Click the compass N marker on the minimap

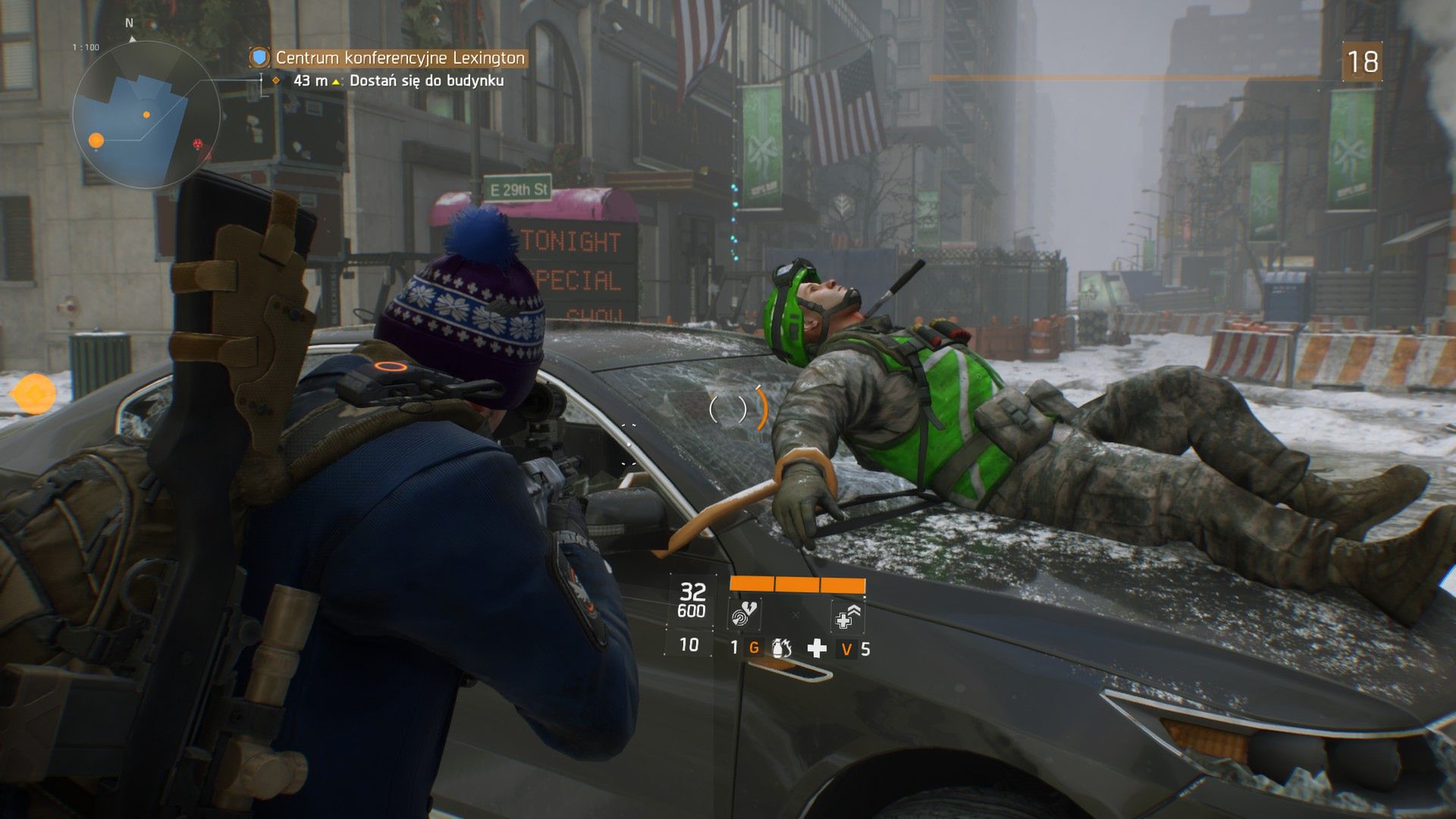(x=127, y=23)
